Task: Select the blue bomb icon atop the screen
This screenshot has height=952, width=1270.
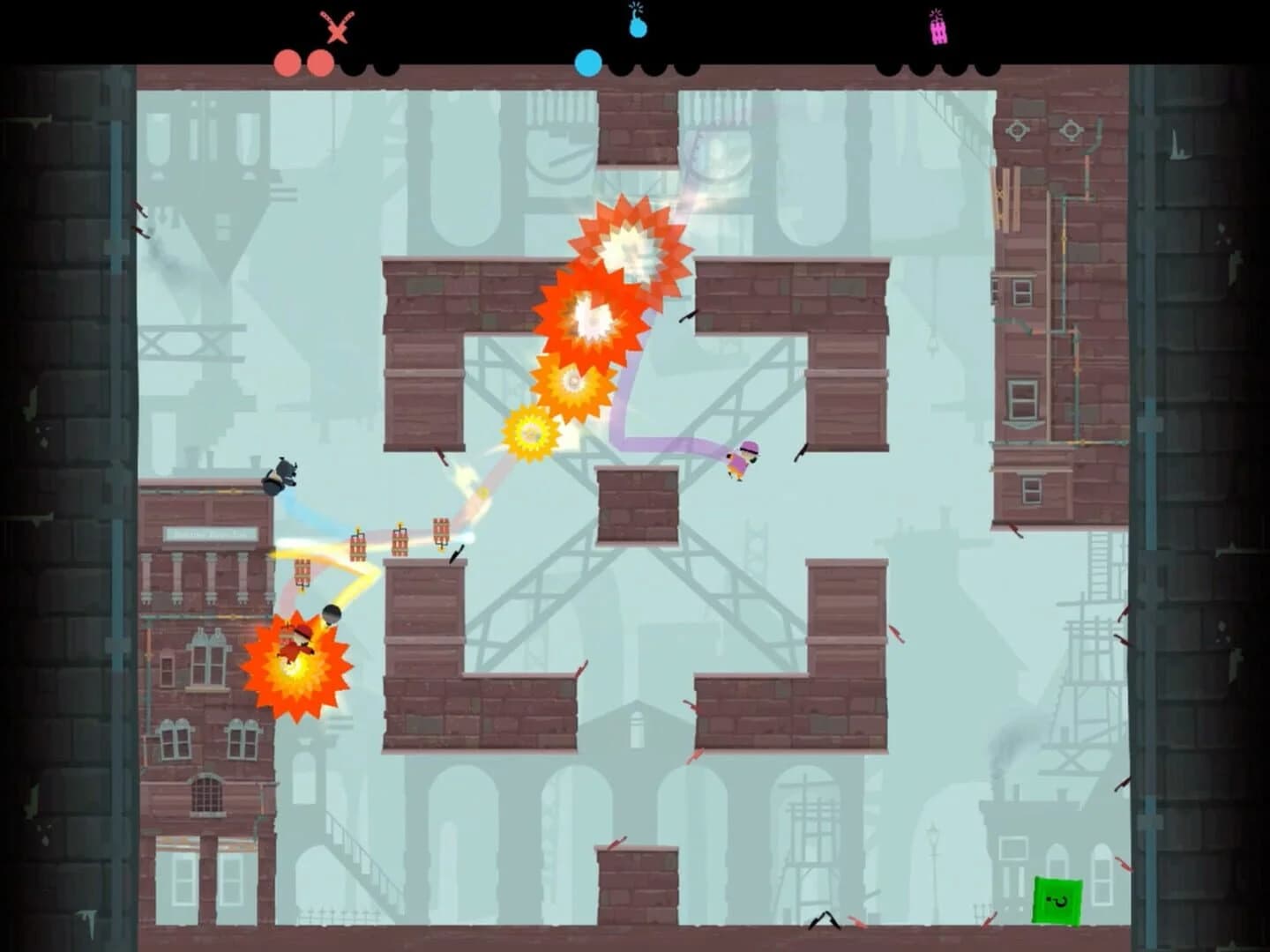Action: [635, 27]
